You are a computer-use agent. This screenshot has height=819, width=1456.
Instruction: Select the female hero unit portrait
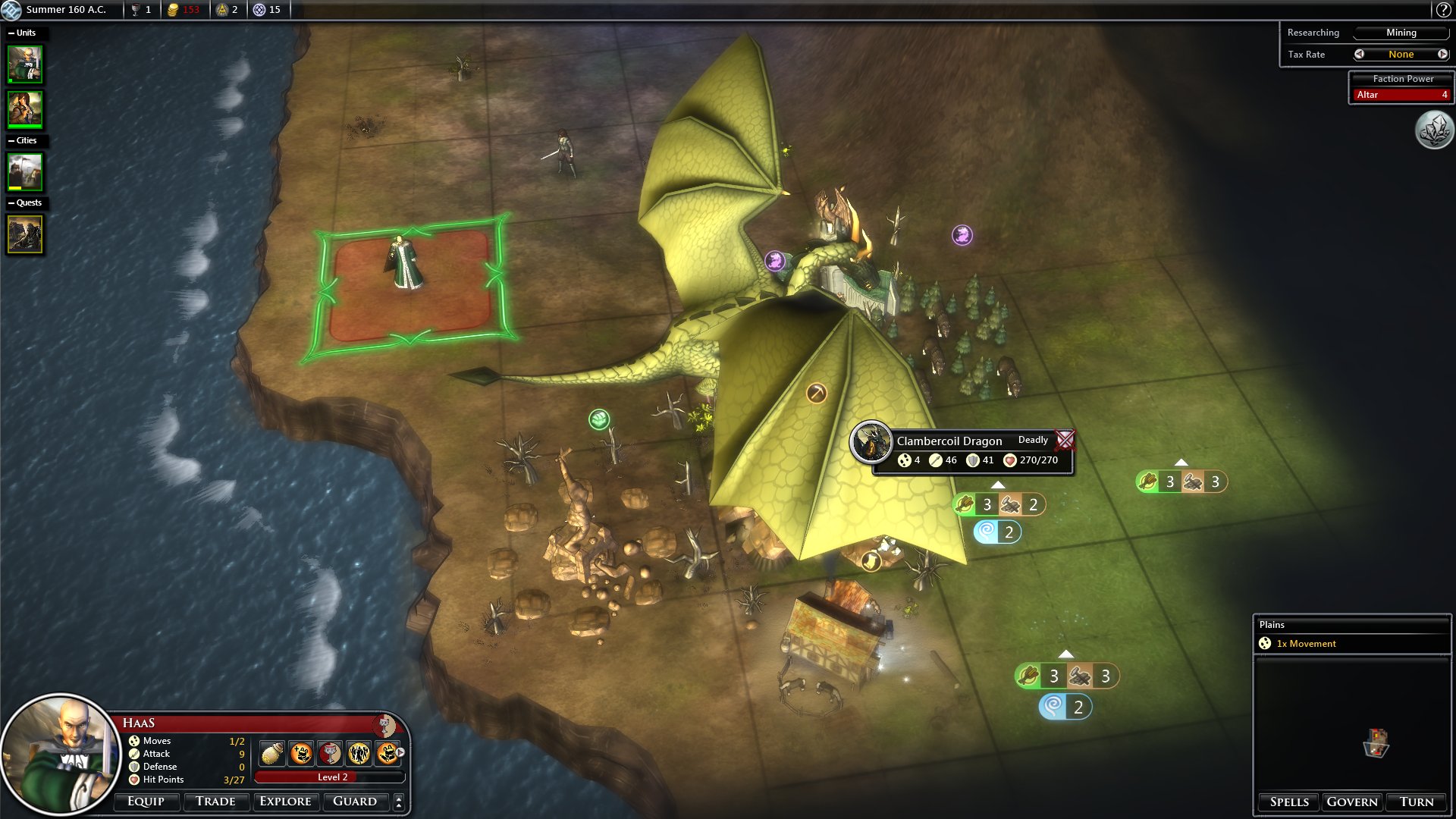click(x=25, y=109)
